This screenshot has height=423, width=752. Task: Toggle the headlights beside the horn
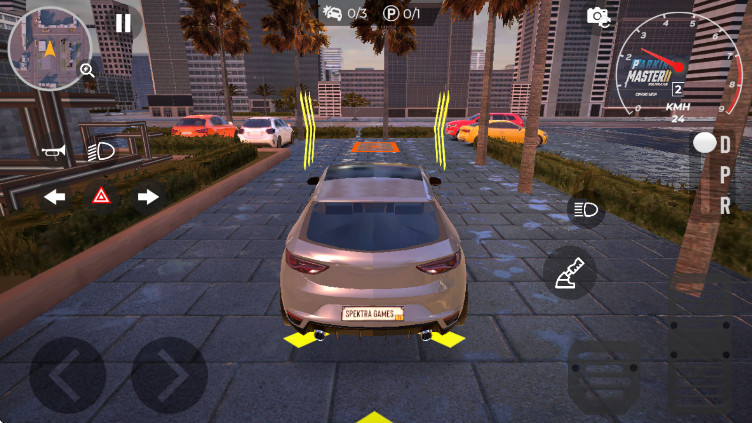click(100, 152)
